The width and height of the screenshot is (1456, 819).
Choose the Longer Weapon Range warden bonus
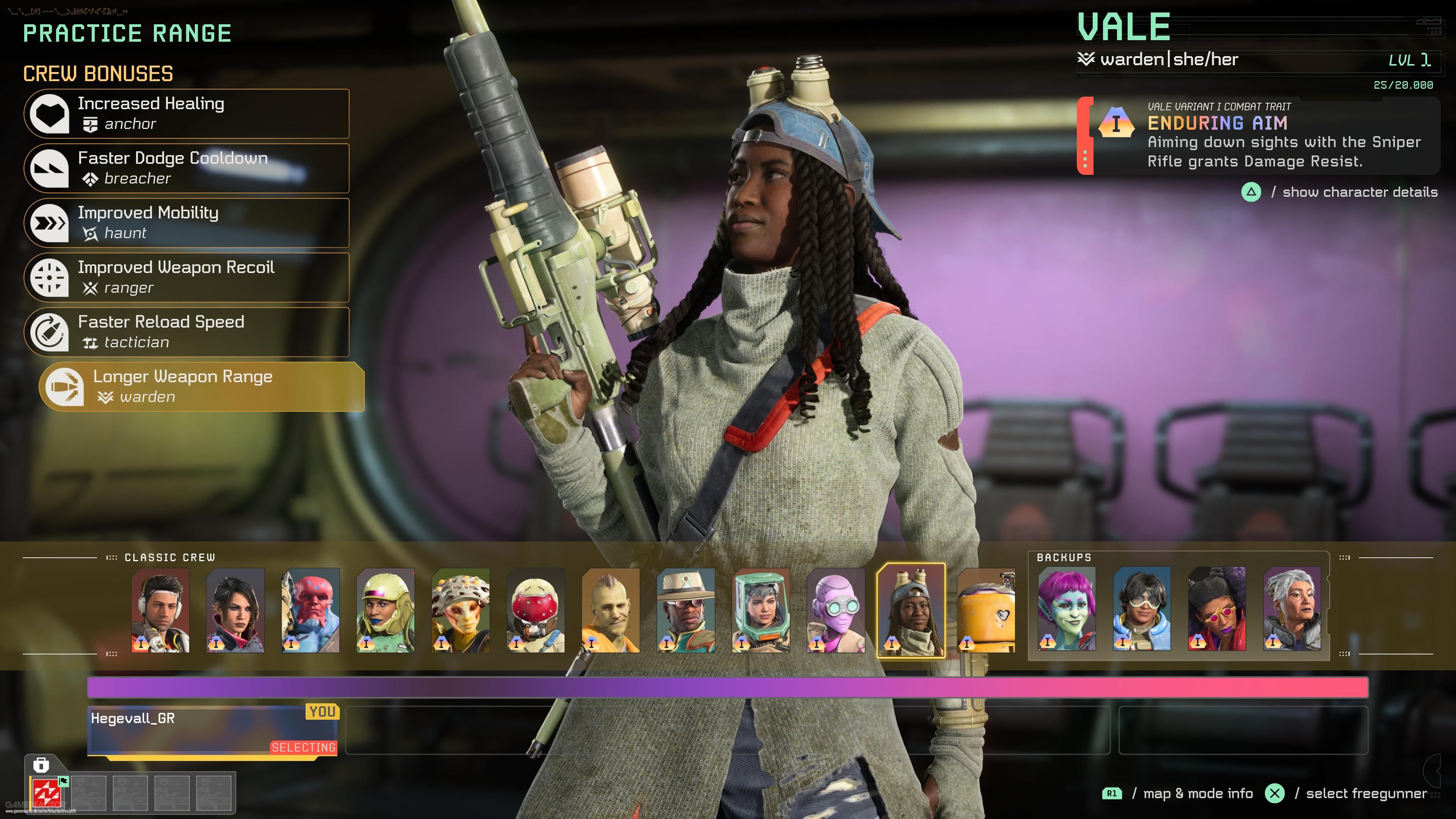click(202, 387)
